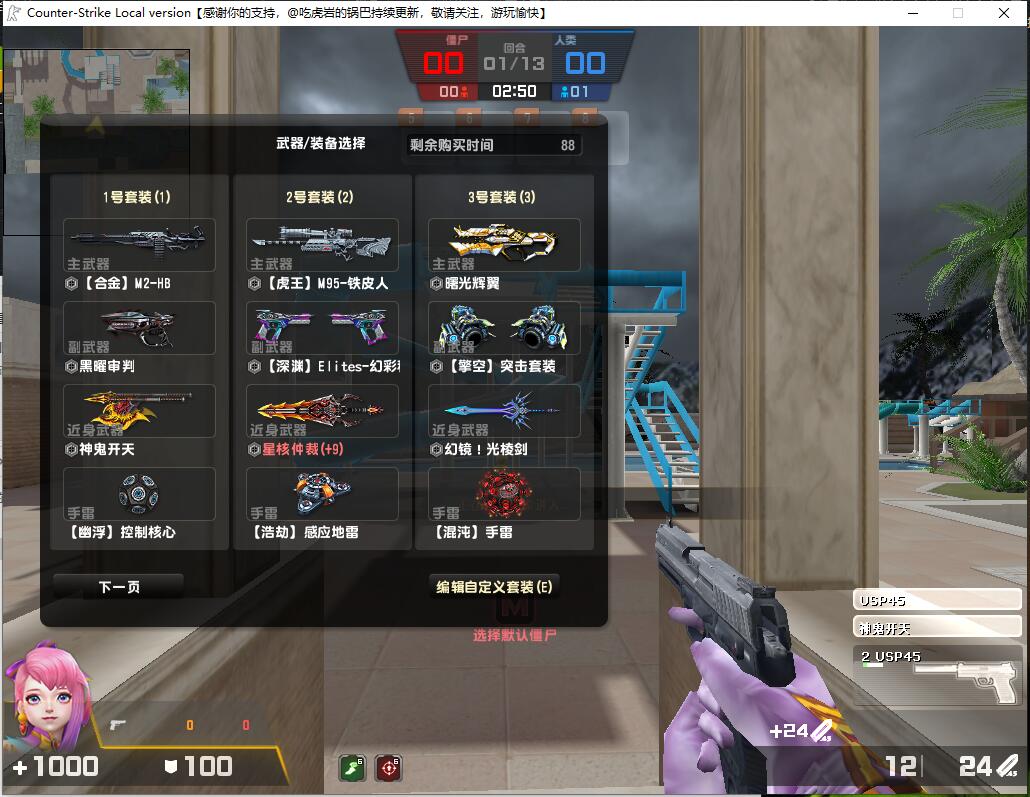Viewport: 1030px width, 797px height.
Task: Choose the M2-HB primary weapon slot
Action: [139, 245]
